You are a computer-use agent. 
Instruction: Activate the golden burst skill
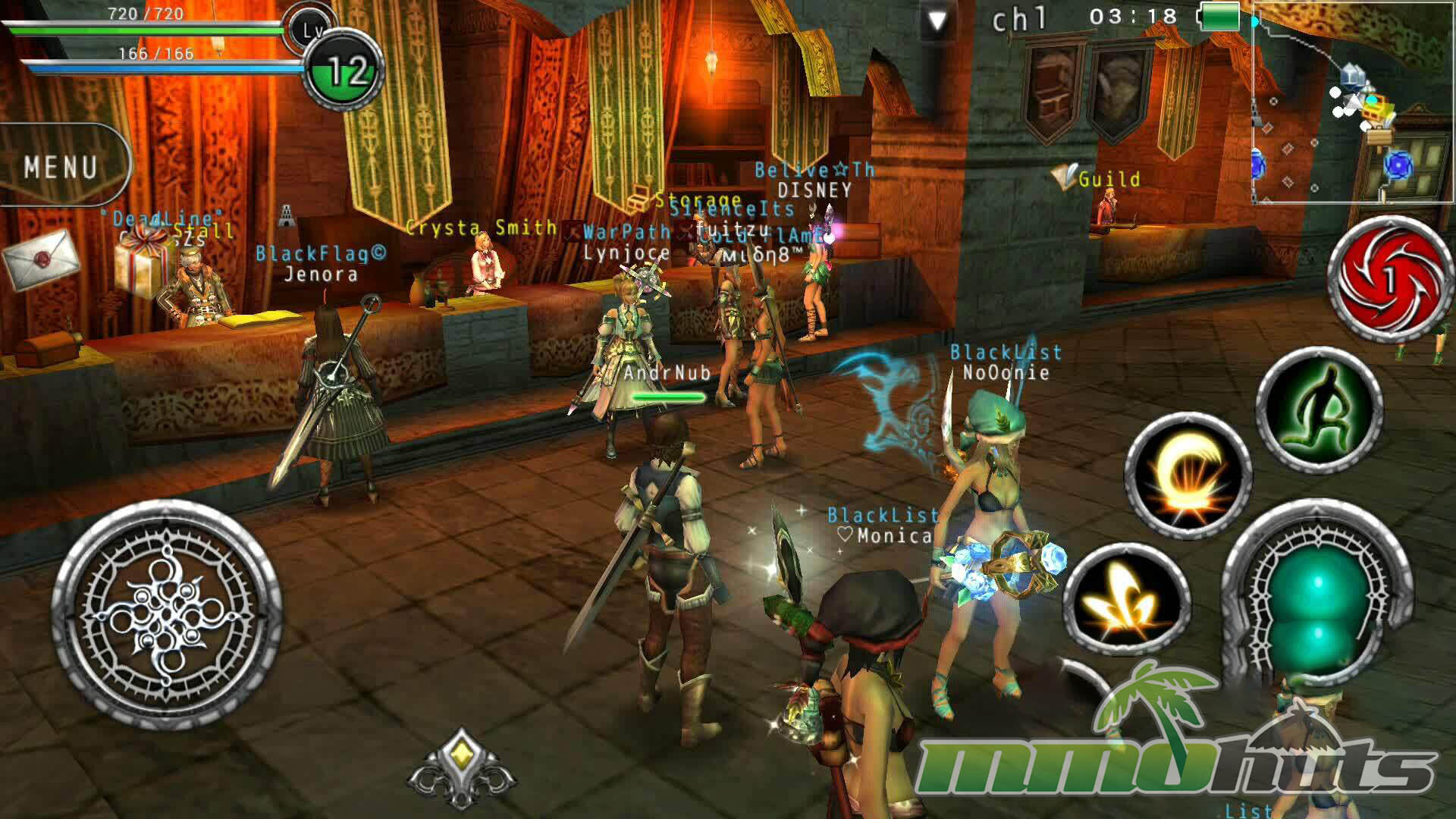click(1126, 599)
